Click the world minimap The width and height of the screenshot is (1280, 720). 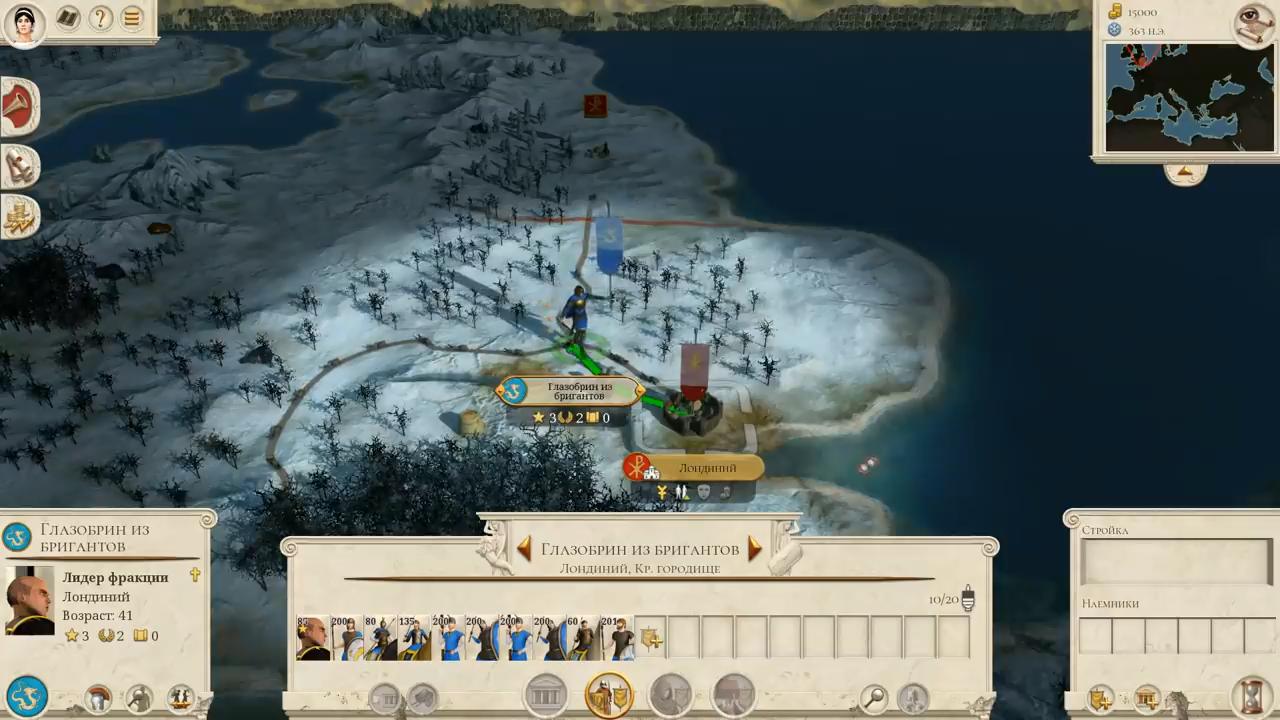(1189, 97)
